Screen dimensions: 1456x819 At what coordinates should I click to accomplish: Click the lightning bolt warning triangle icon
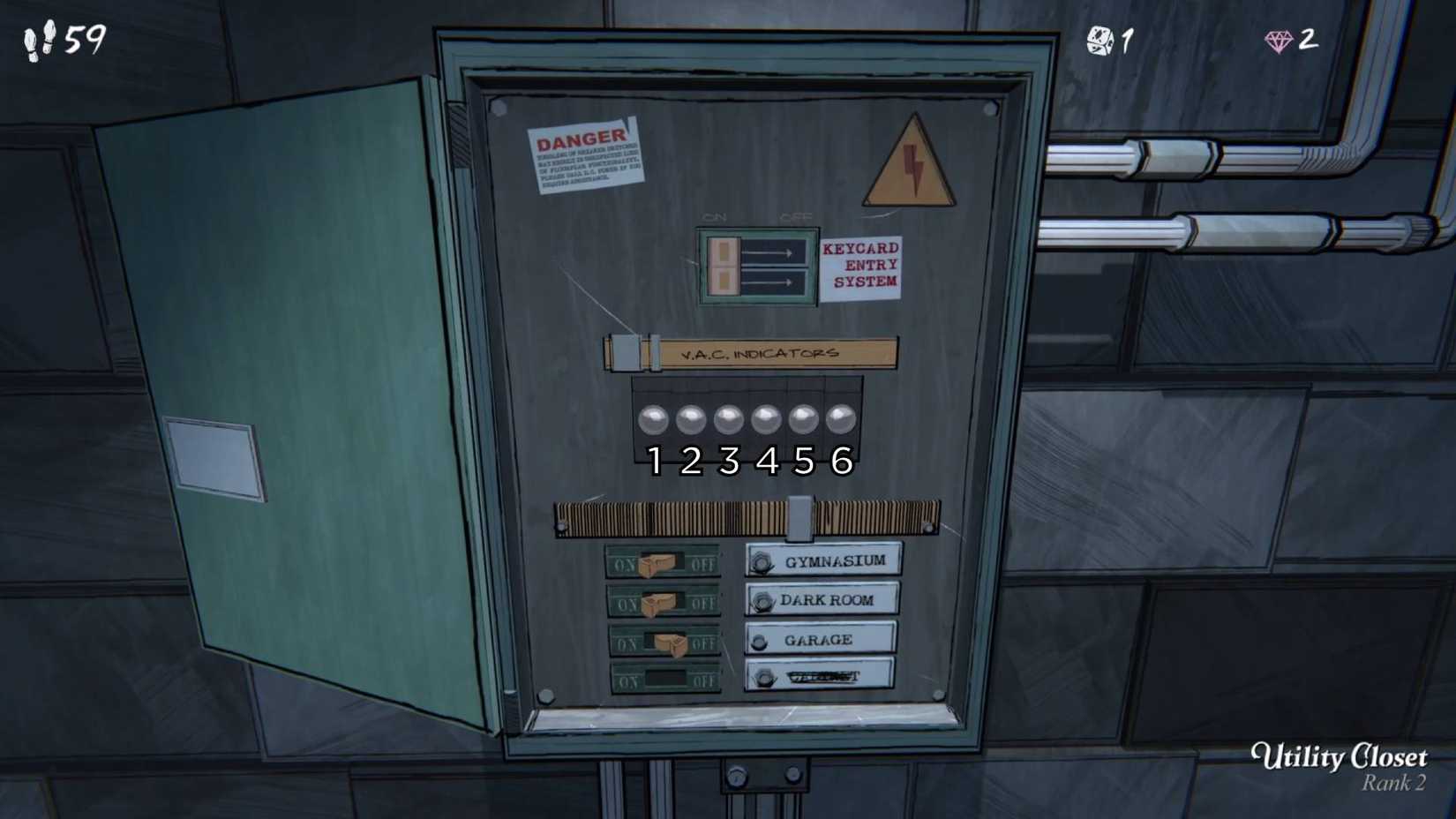pyautogui.click(x=912, y=166)
